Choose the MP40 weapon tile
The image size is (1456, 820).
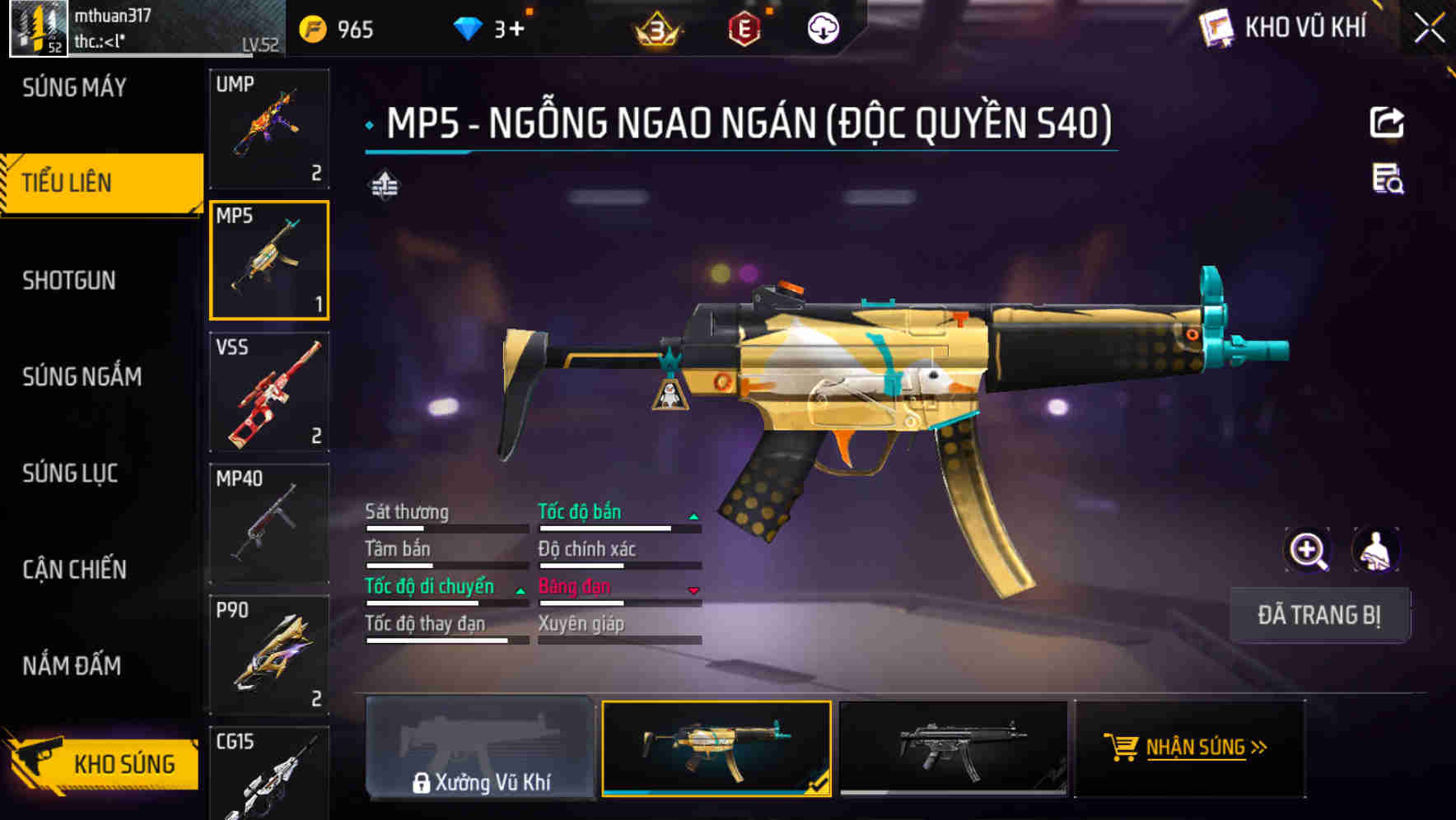pos(269,524)
